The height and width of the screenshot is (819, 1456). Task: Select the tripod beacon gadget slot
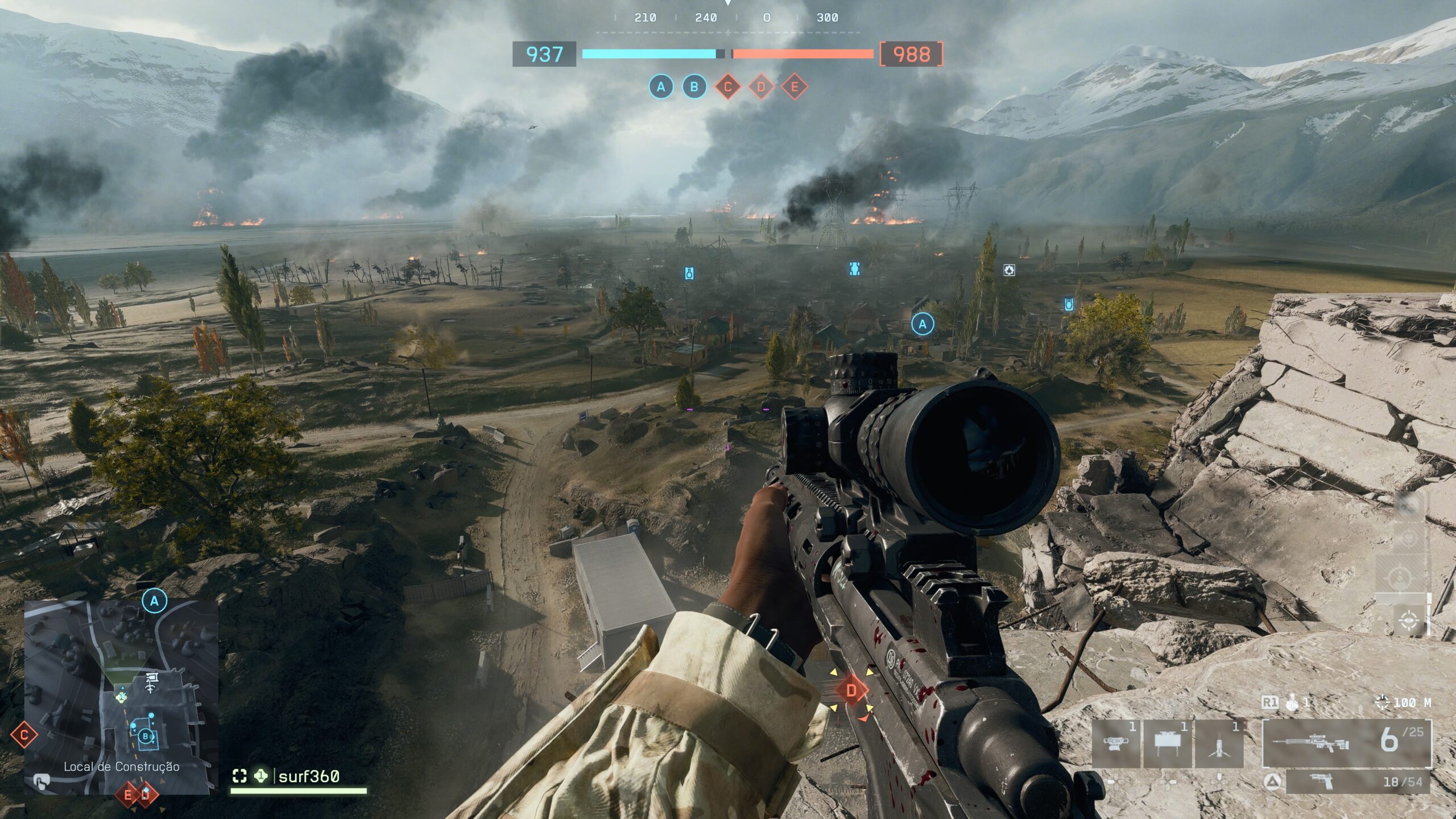click(1219, 743)
